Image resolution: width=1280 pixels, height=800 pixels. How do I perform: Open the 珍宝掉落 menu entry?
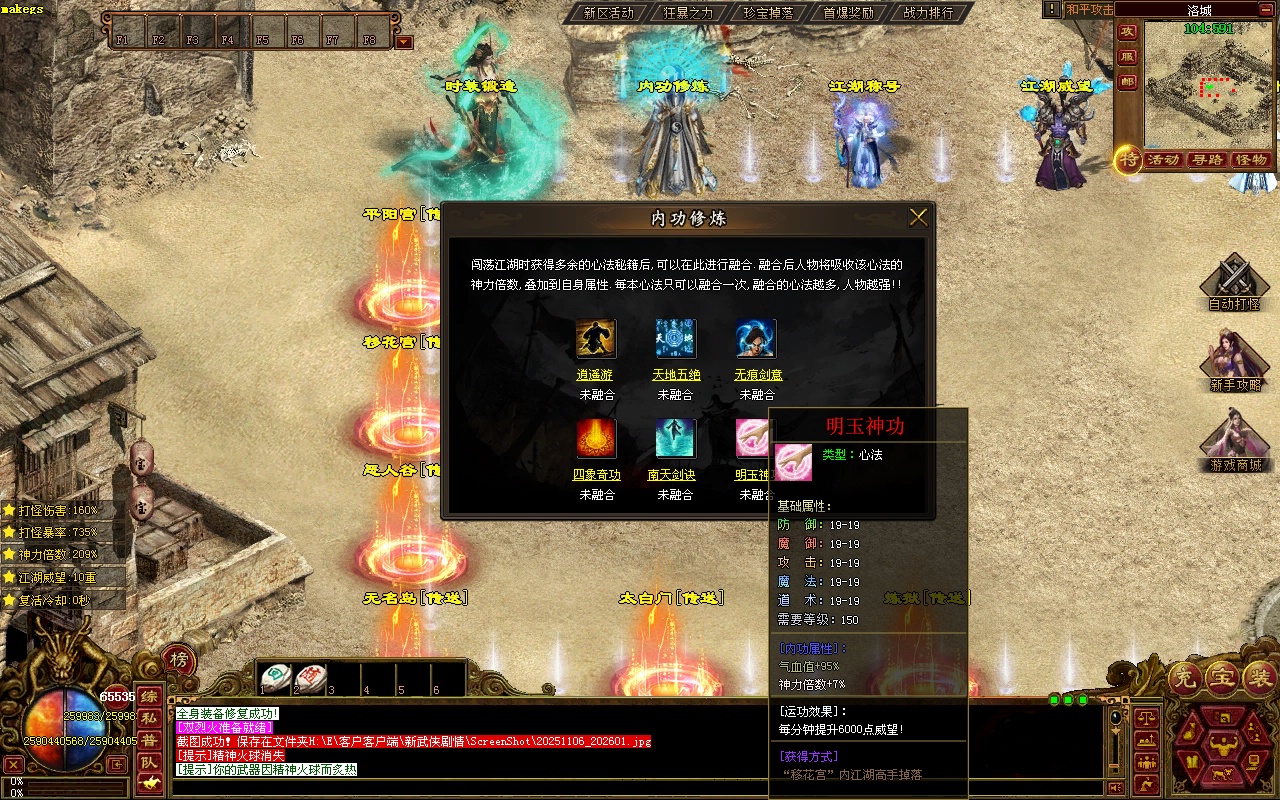(x=768, y=13)
